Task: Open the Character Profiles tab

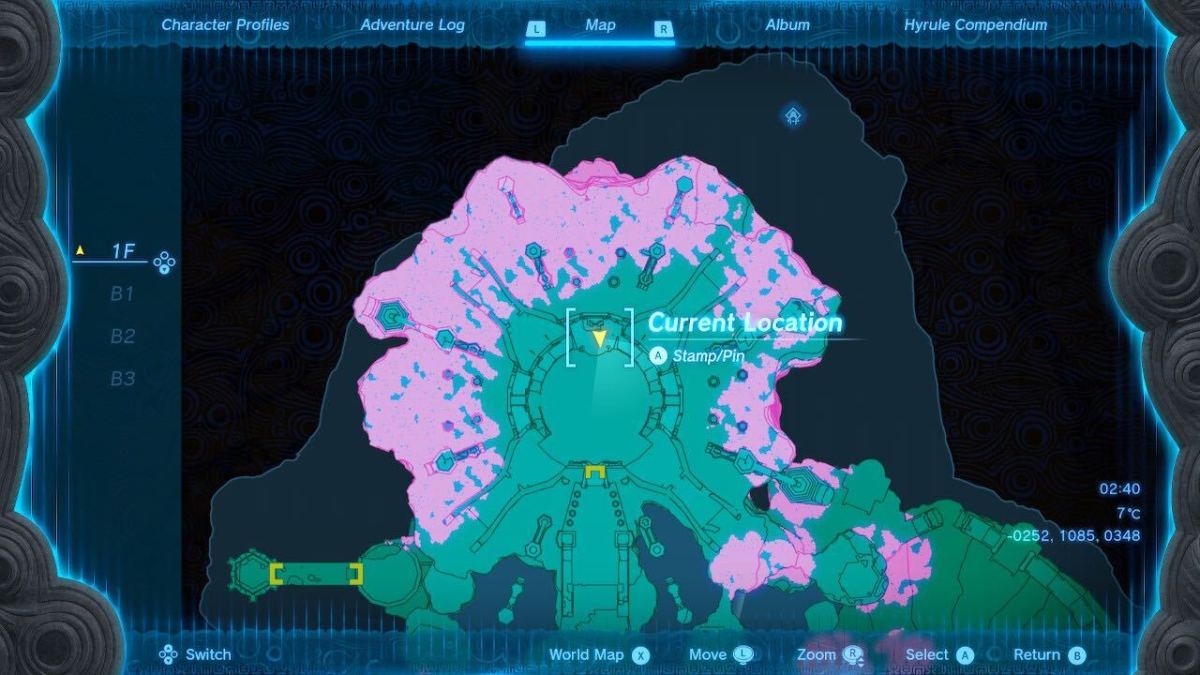Action: 225,25
